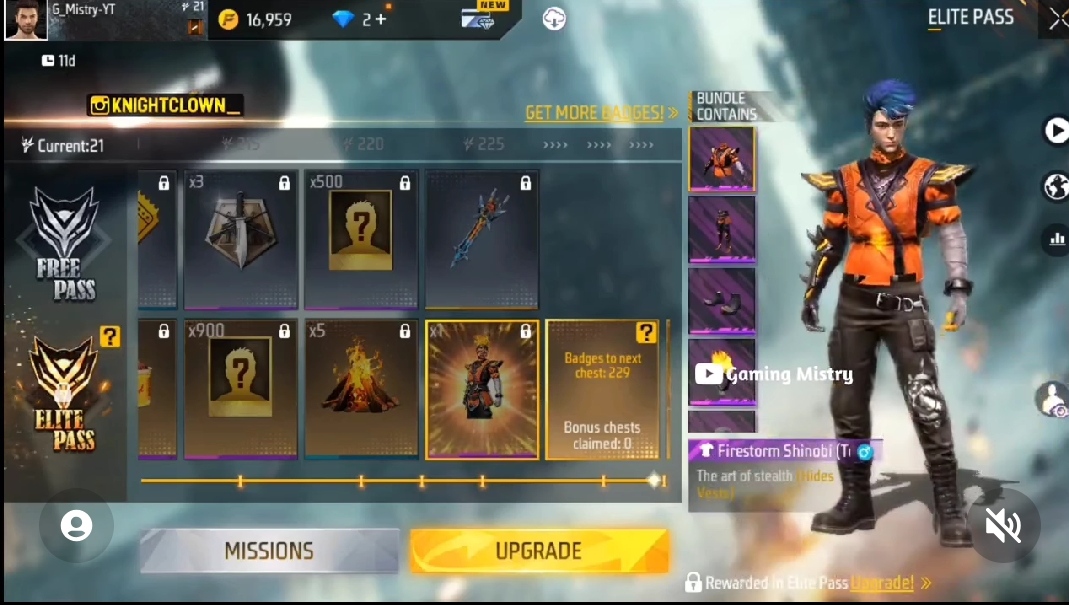Image resolution: width=1069 pixels, height=605 pixels.
Task: Select the locked dagger token x3 reward
Action: (240, 239)
